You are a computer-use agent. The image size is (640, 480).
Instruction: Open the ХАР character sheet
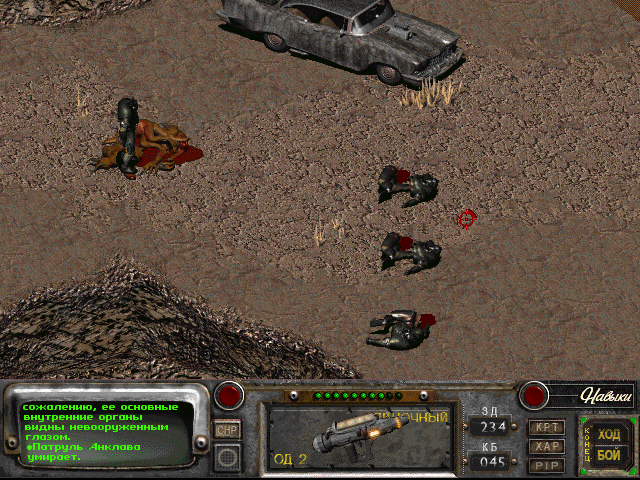coord(546,446)
